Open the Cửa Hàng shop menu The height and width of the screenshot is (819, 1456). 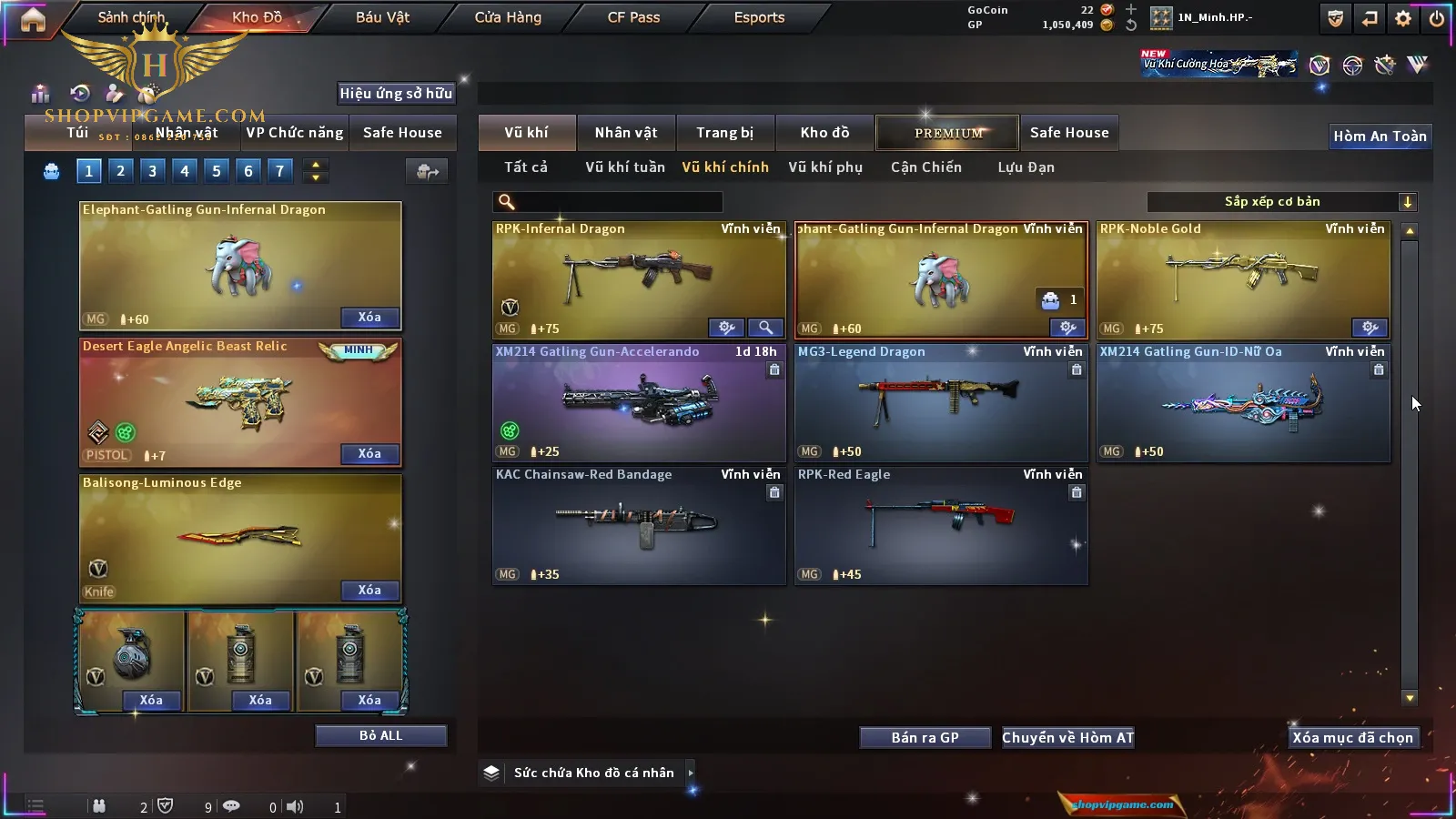pyautogui.click(x=508, y=17)
